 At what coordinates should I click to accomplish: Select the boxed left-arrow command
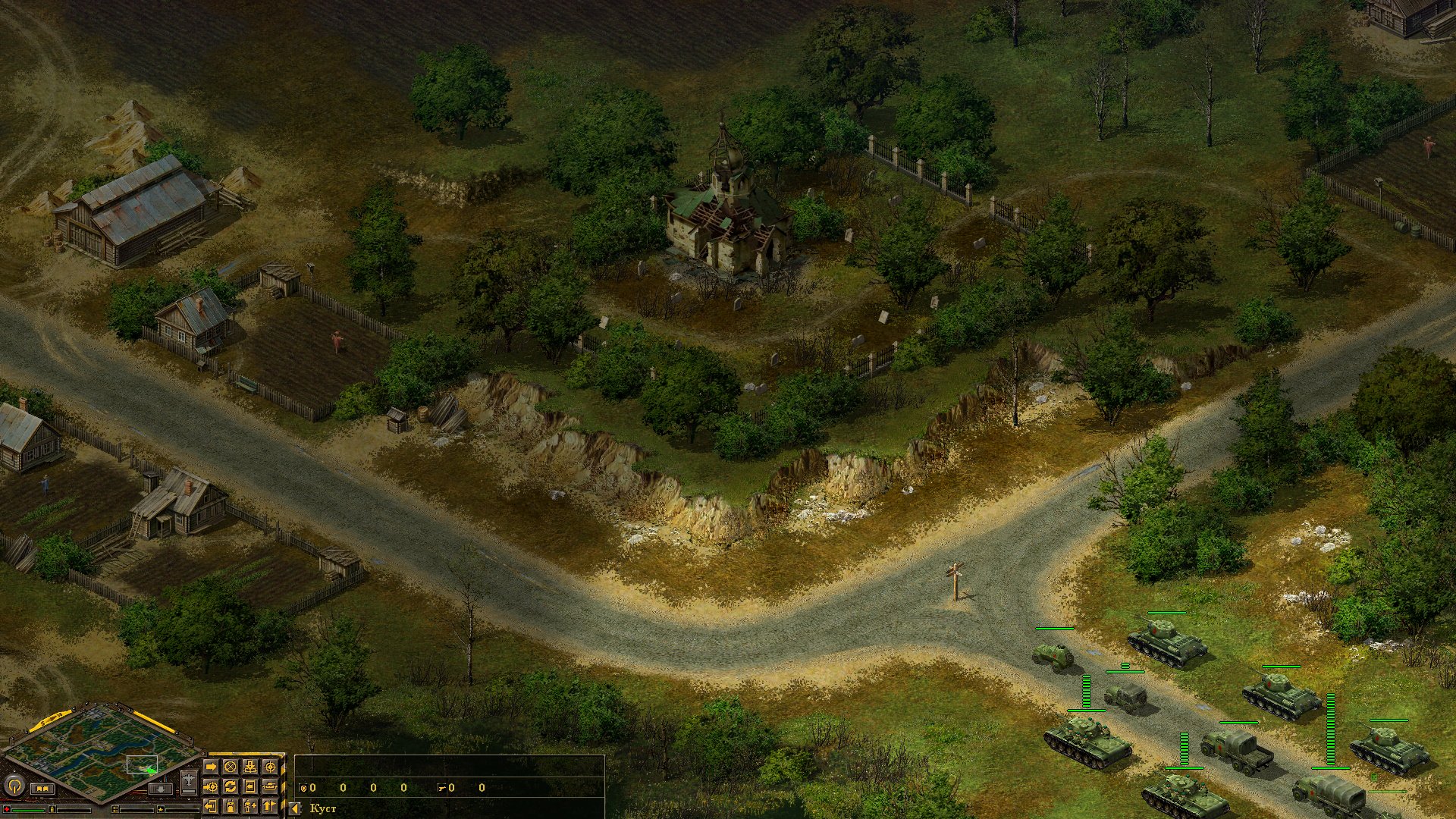click(x=249, y=786)
